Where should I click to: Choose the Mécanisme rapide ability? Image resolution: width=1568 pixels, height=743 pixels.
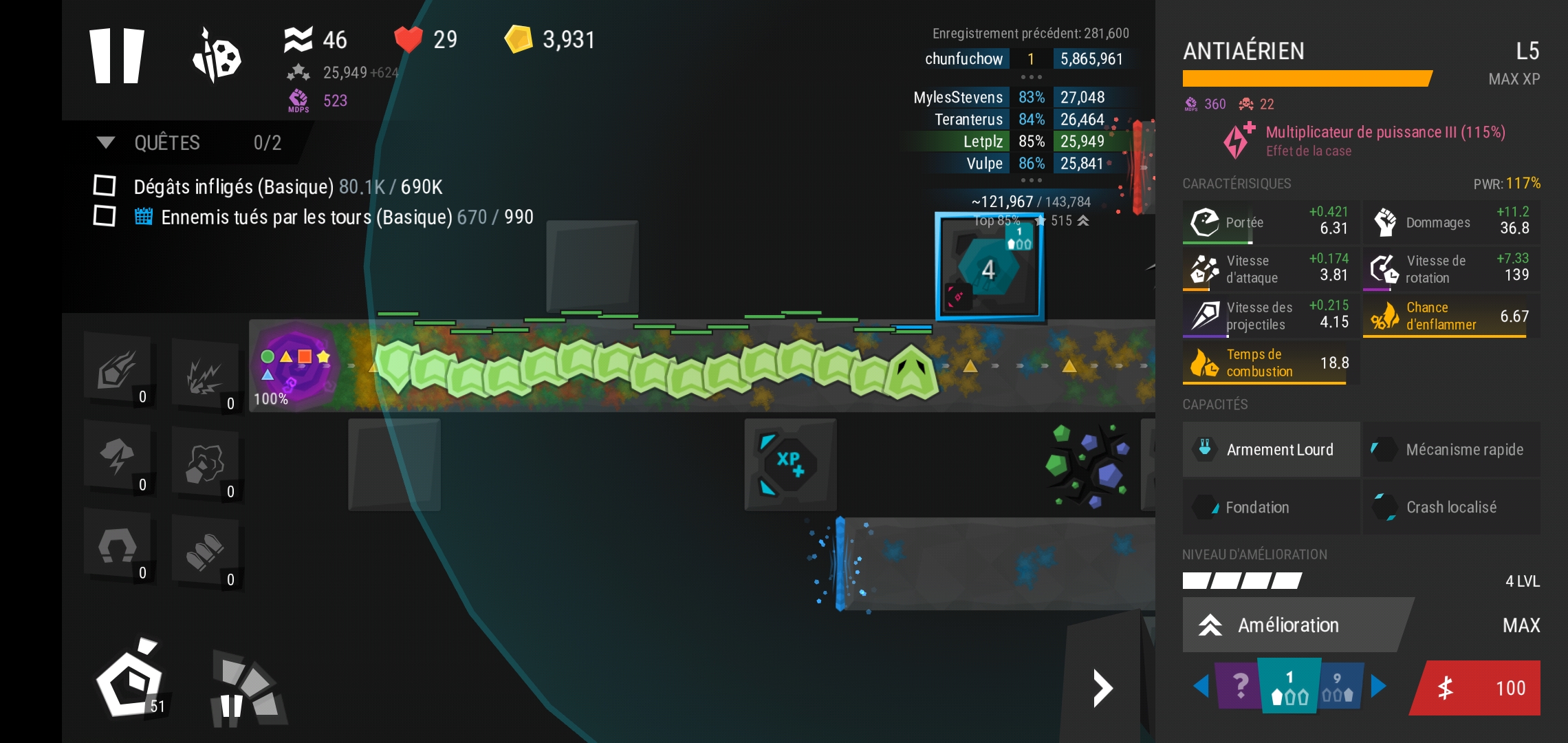(x=1451, y=449)
